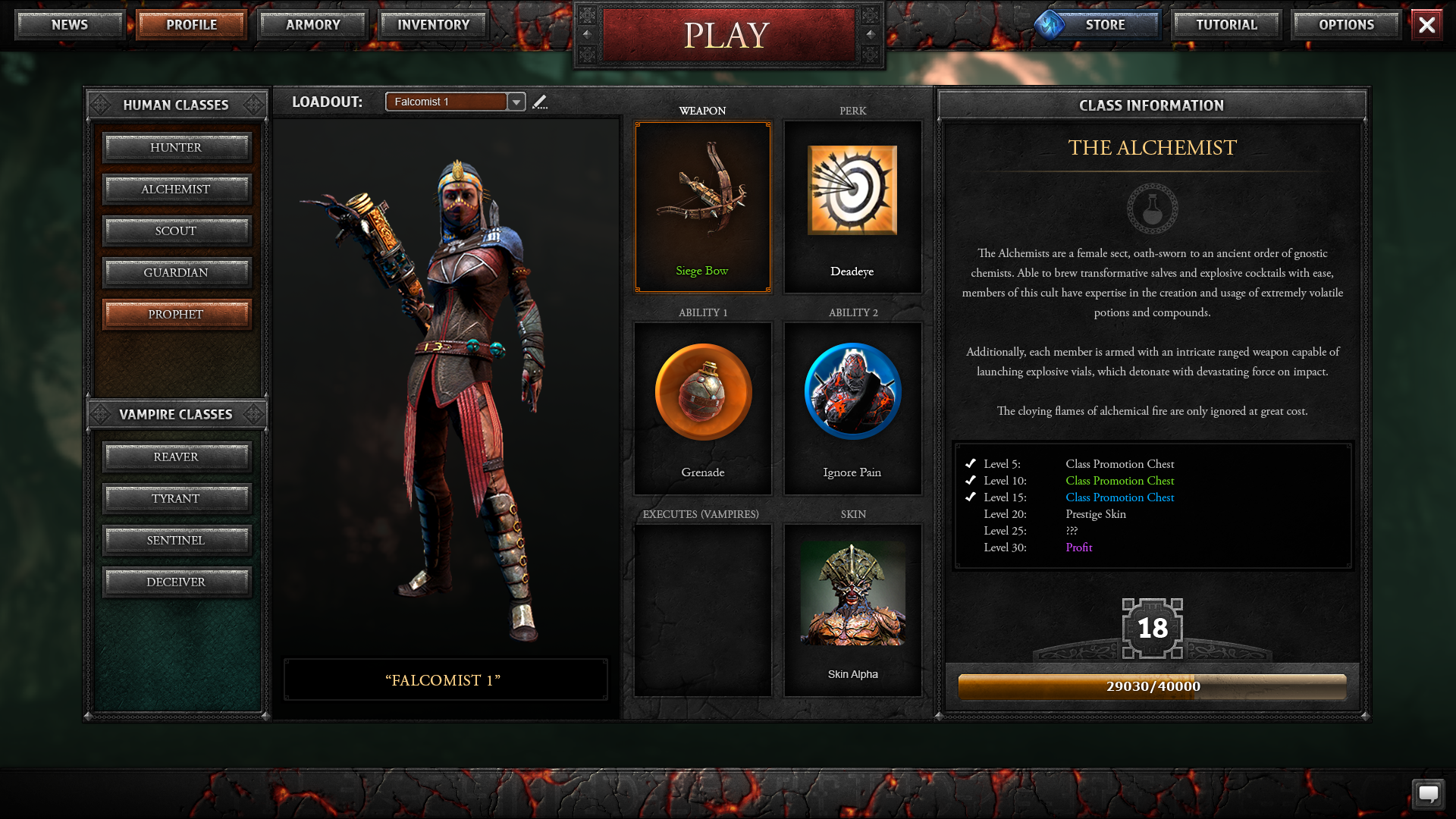Launch the Tutorial
Screen dimensions: 1456x819
click(1226, 25)
